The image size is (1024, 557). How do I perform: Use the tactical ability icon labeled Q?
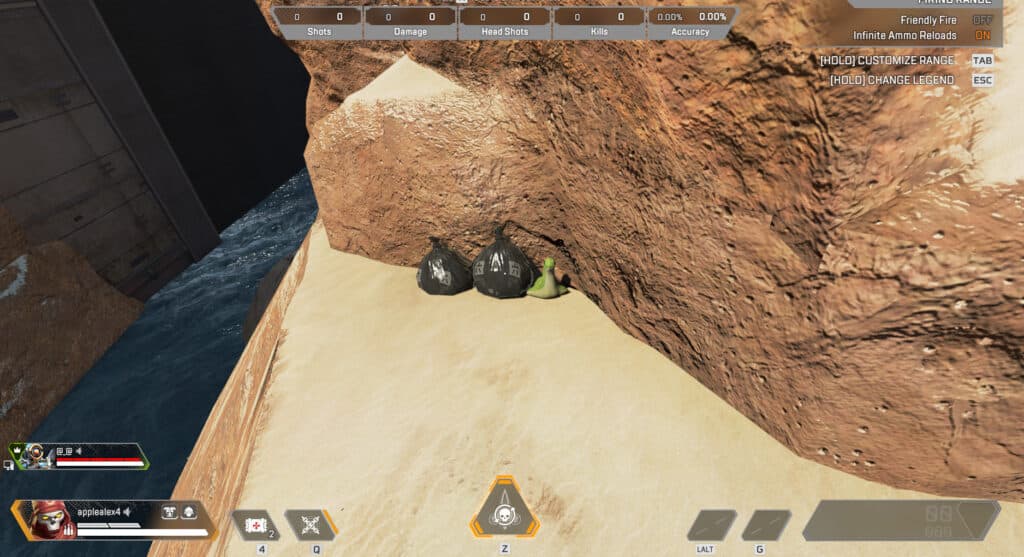pyautogui.click(x=309, y=525)
